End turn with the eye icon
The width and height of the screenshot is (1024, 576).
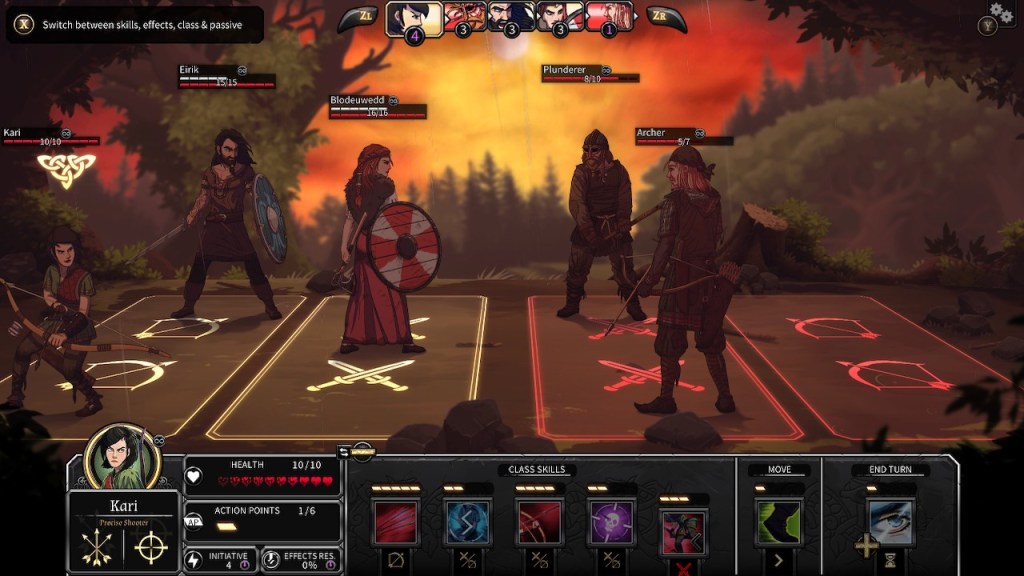pyautogui.click(x=890, y=522)
